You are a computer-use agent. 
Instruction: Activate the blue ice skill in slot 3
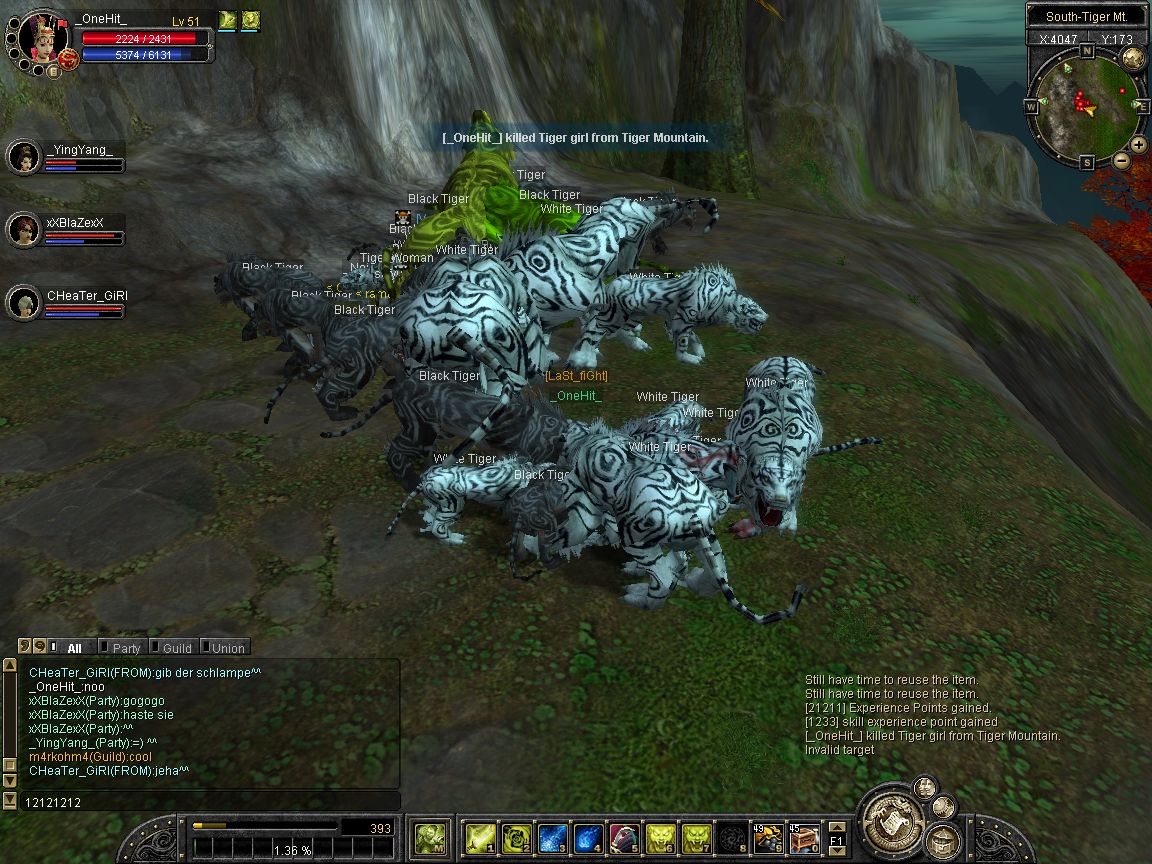[552, 837]
